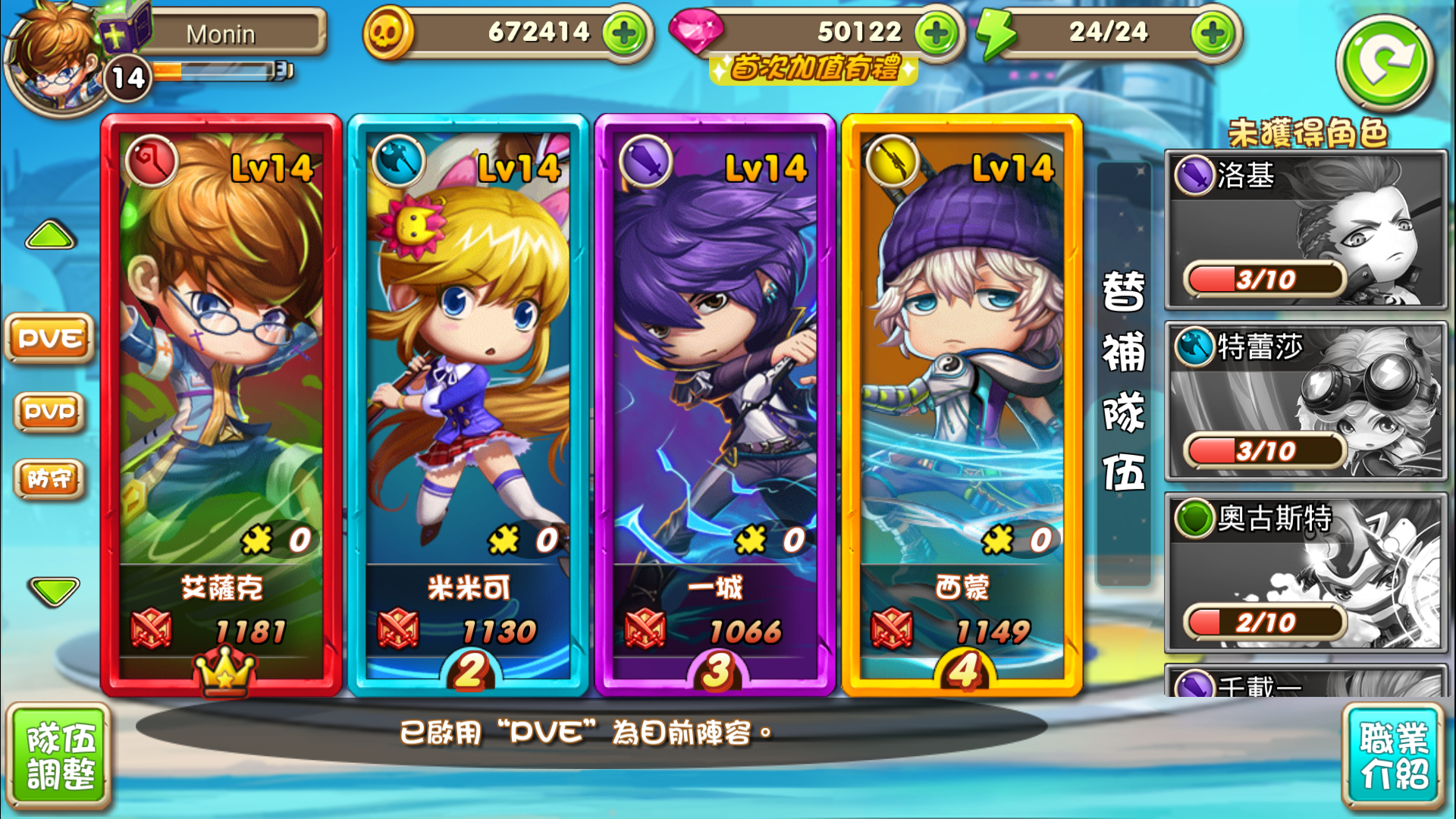Select the PVE formation mode
The height and width of the screenshot is (819, 1456).
click(49, 340)
